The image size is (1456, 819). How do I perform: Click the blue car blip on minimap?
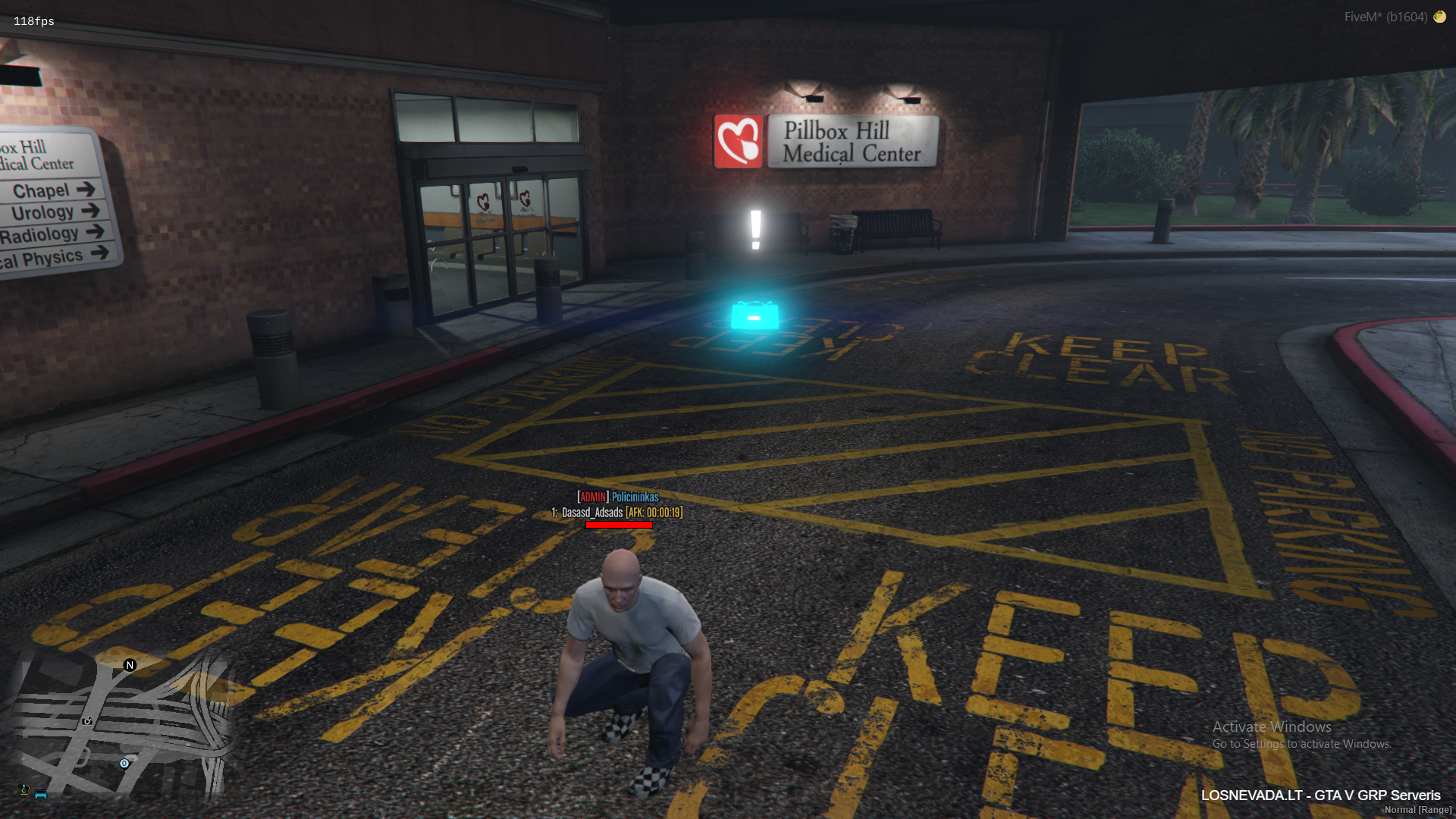41,794
